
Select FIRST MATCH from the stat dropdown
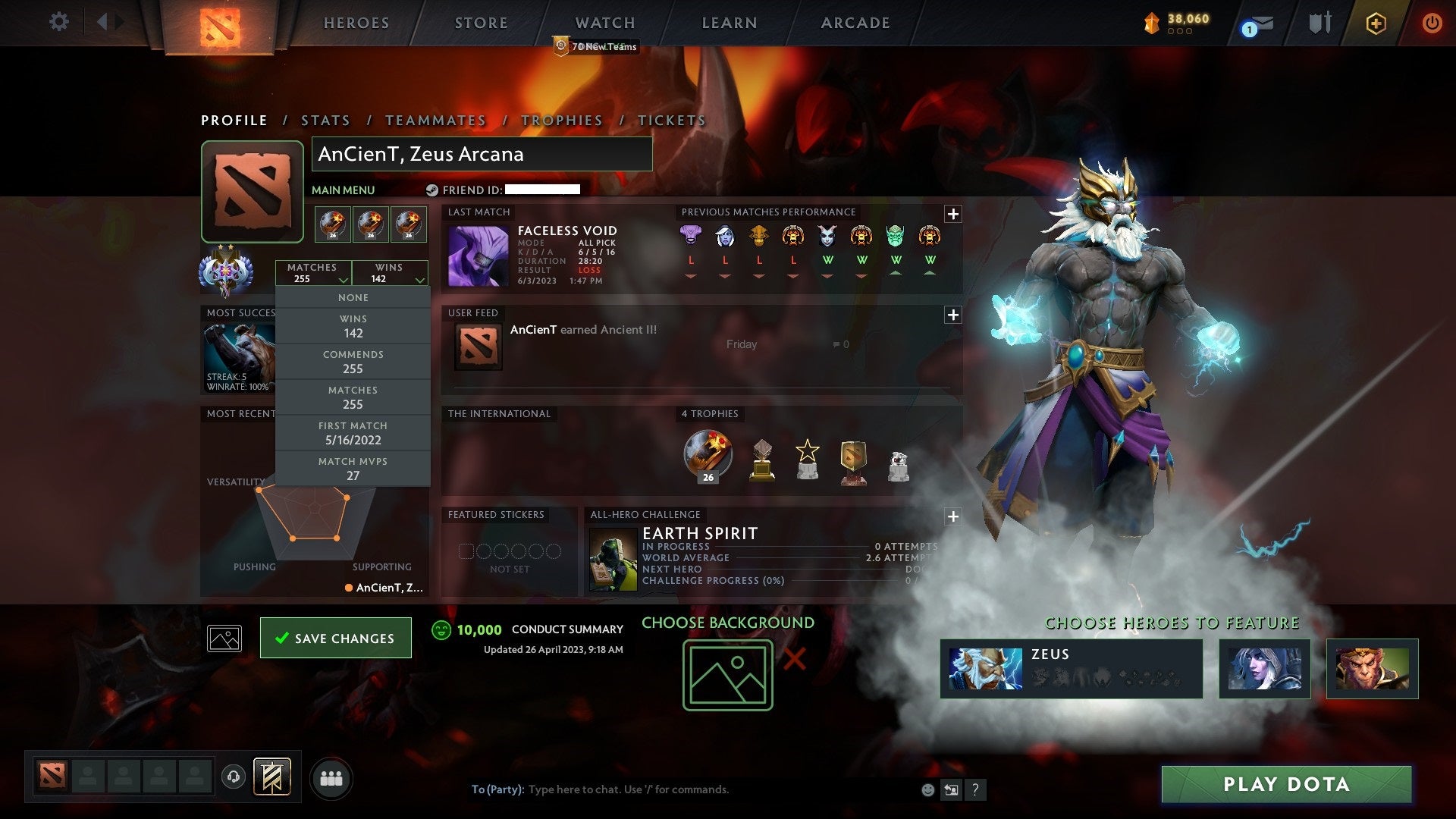click(x=353, y=432)
